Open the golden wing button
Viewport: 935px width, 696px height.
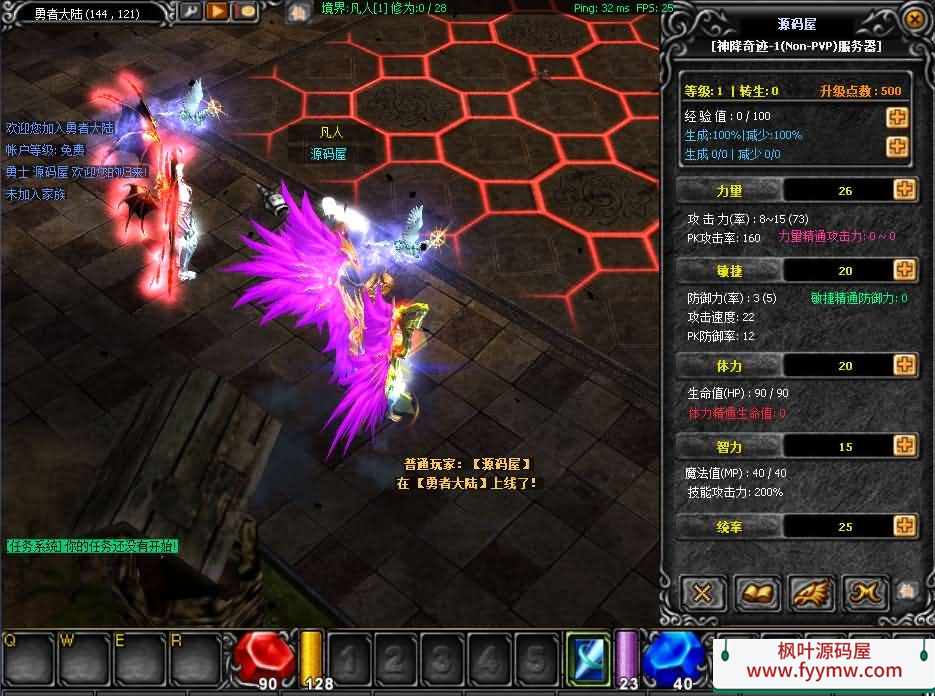(812, 593)
